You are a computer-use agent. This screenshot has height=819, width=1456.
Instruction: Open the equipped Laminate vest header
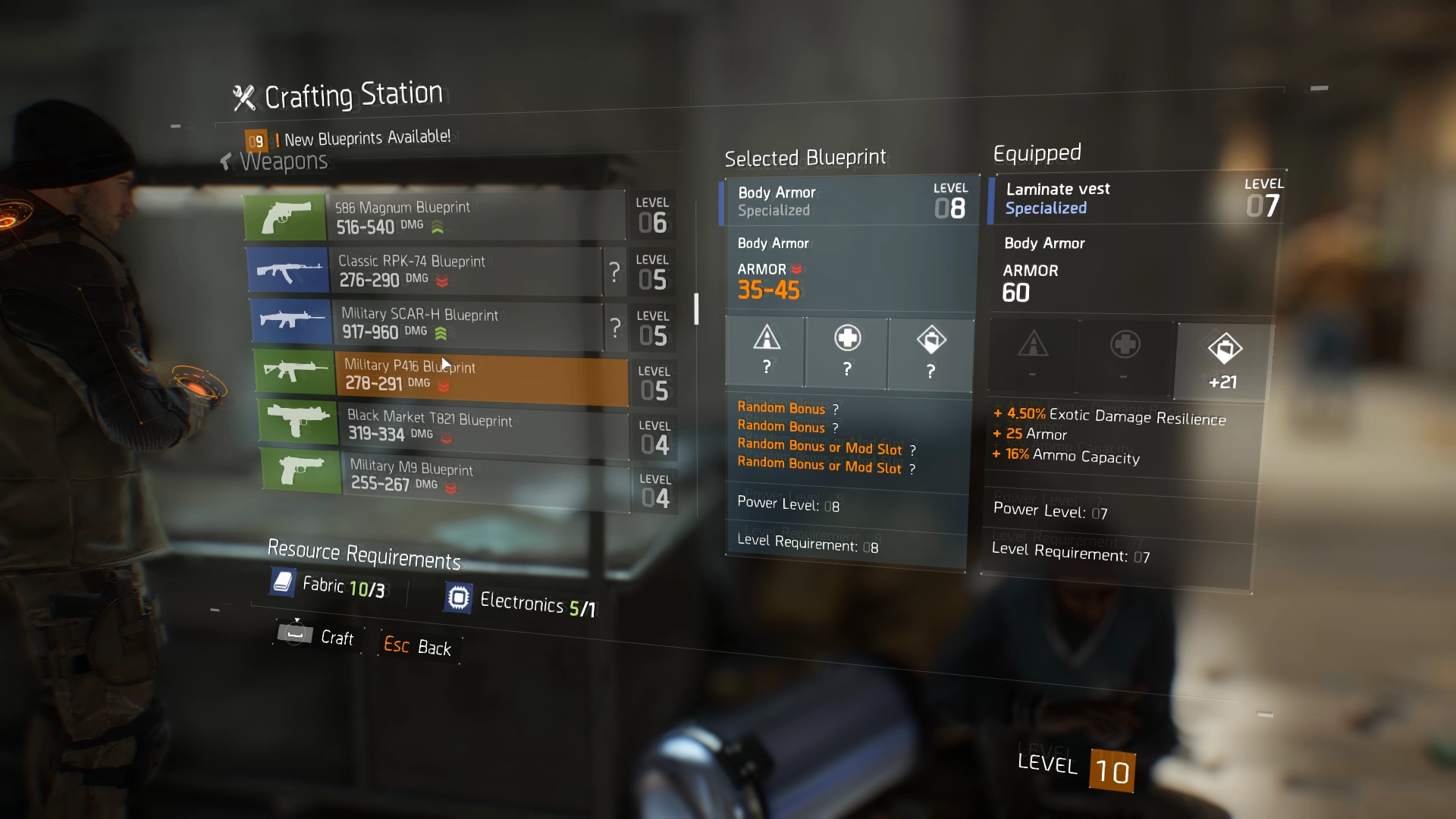click(x=1134, y=199)
